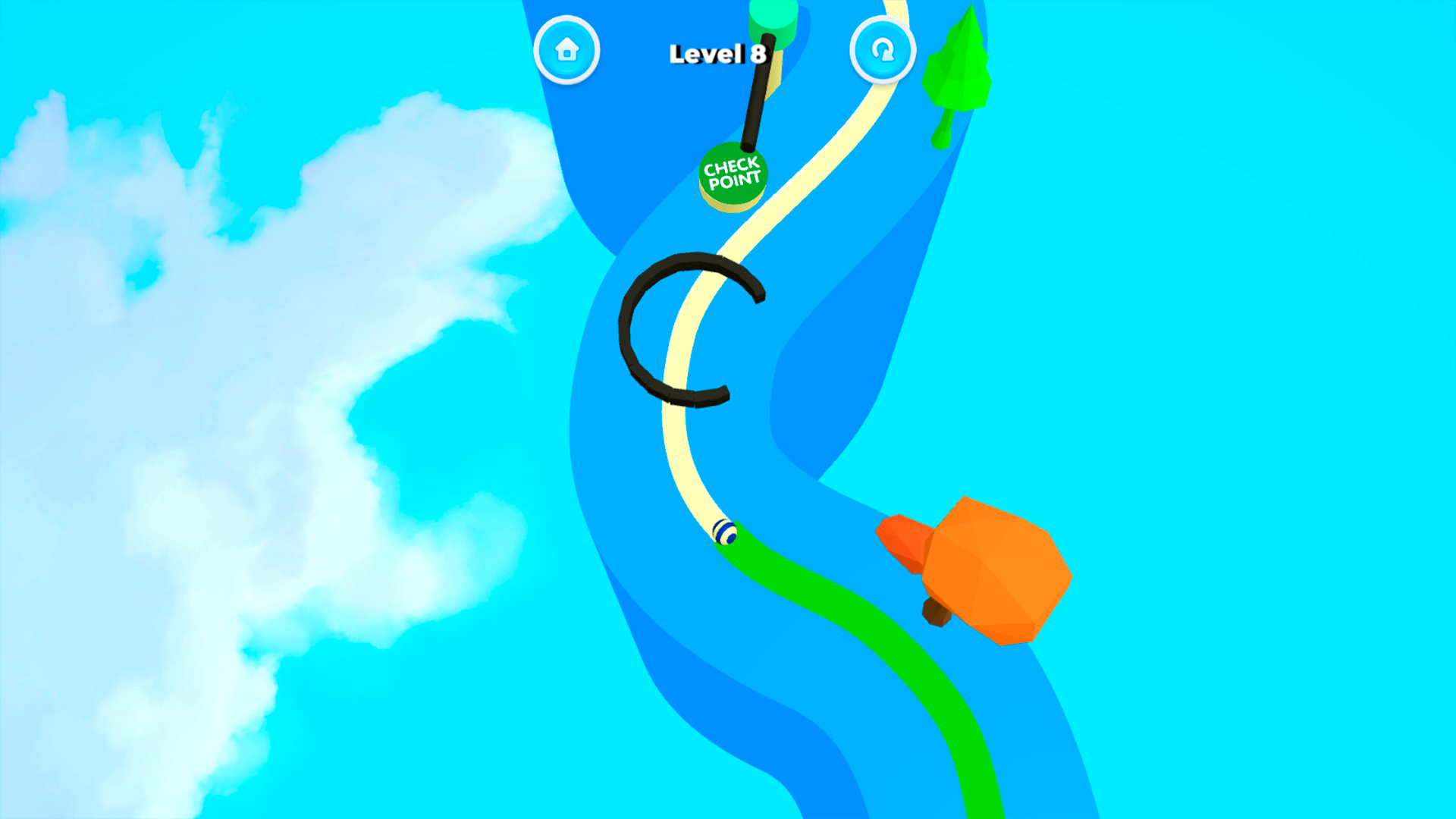Tap the Restart level icon
1456x819 pixels.
(882, 49)
